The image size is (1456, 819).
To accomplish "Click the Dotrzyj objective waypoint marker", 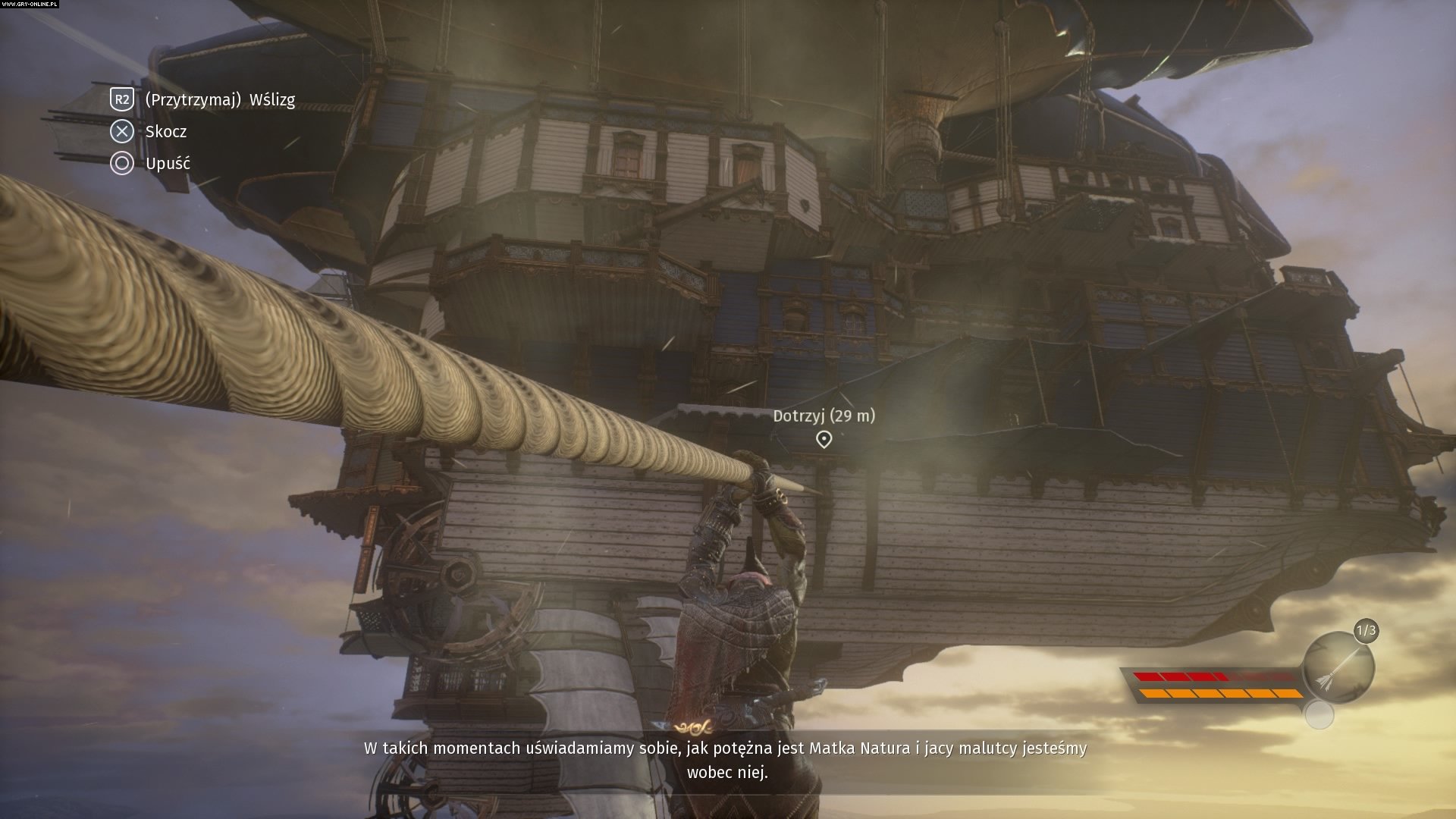I will 824,439.
